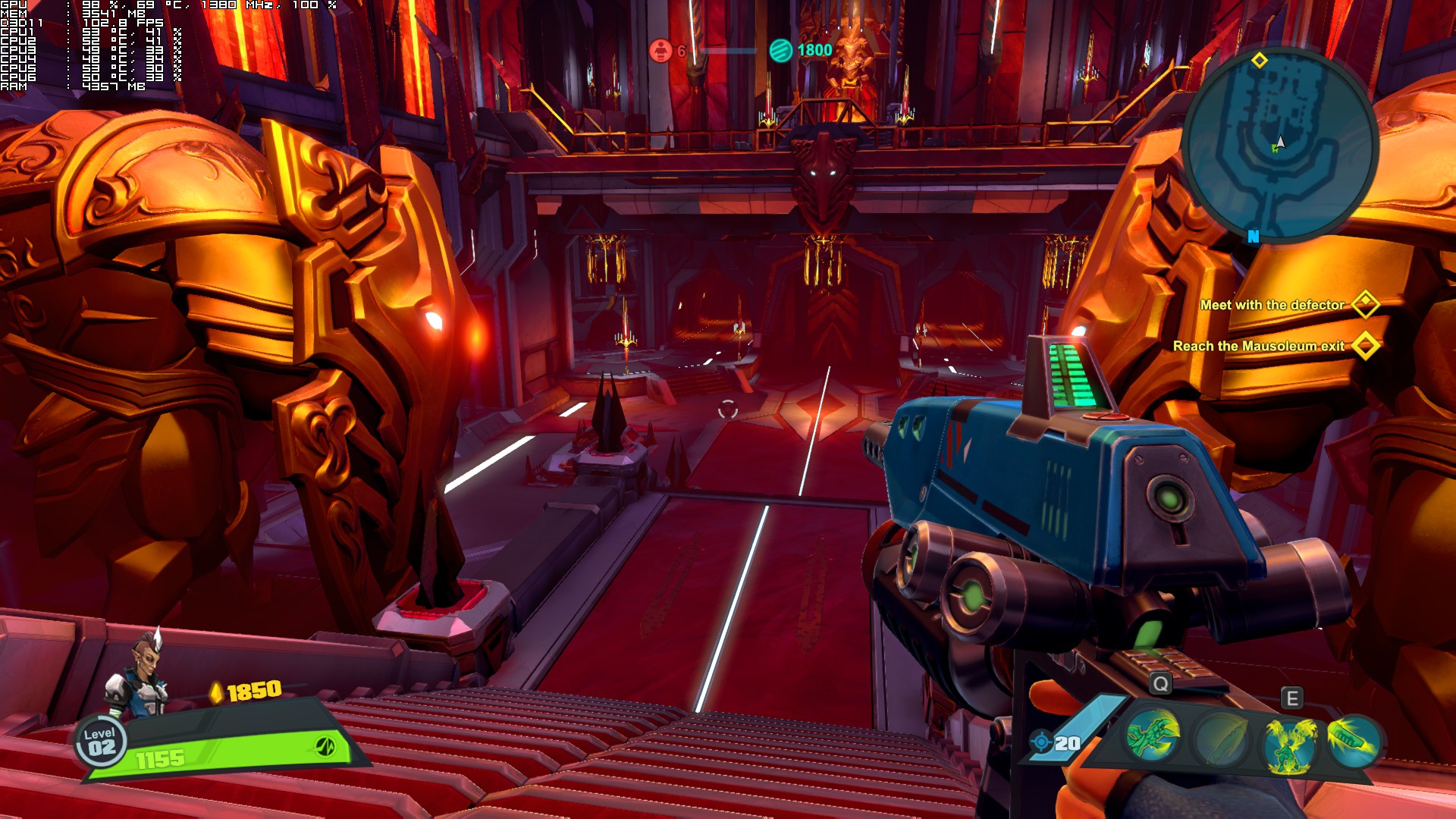The width and height of the screenshot is (1456, 819).
Task: Select the "Meet with the defector" objective
Action: [x=1272, y=305]
